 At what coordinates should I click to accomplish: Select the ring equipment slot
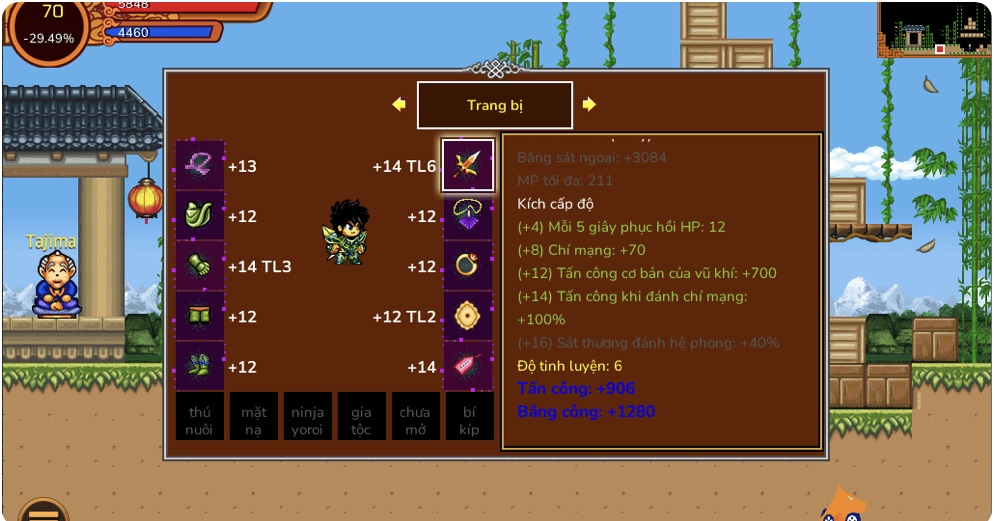pos(468,266)
